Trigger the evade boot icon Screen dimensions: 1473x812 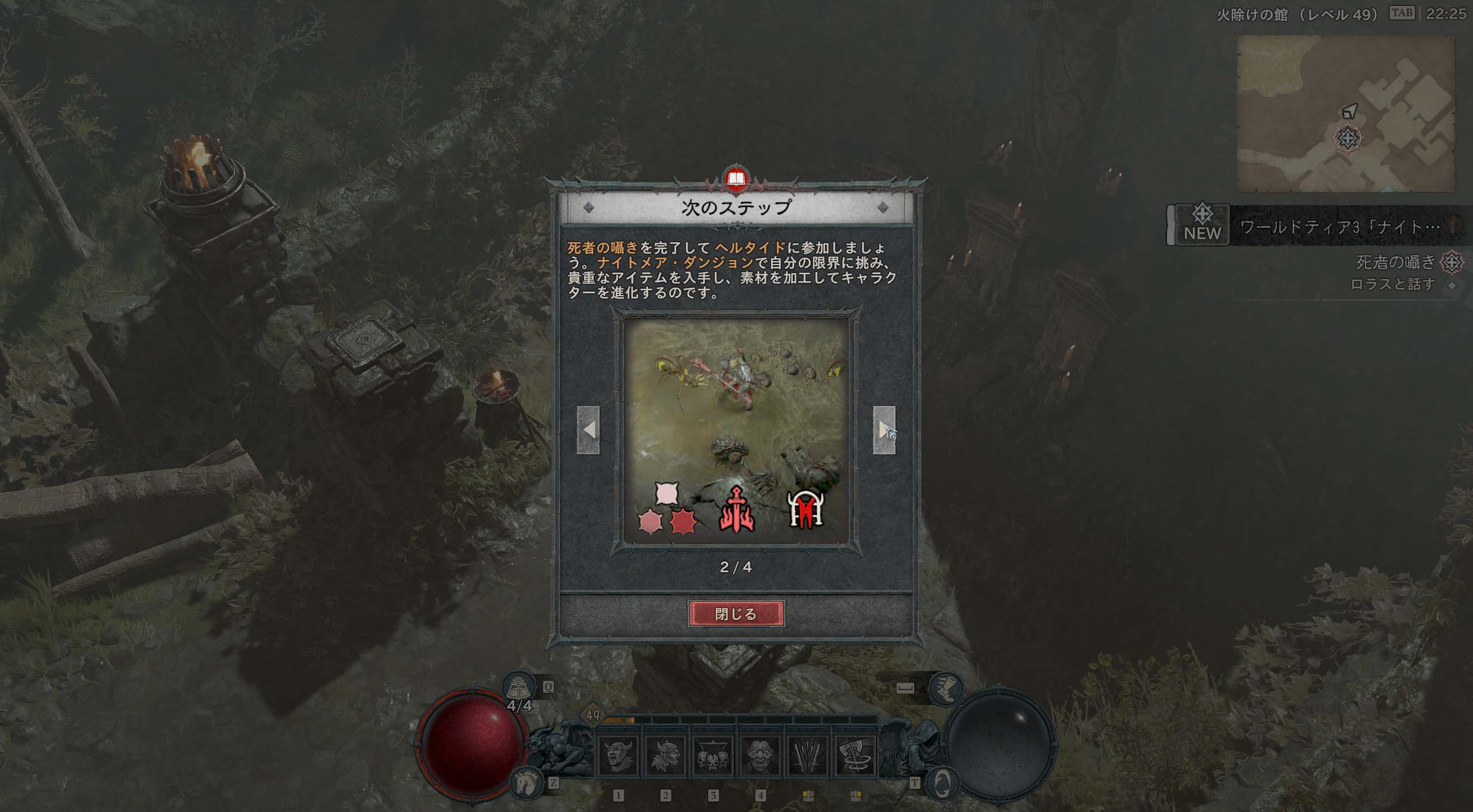(x=945, y=687)
